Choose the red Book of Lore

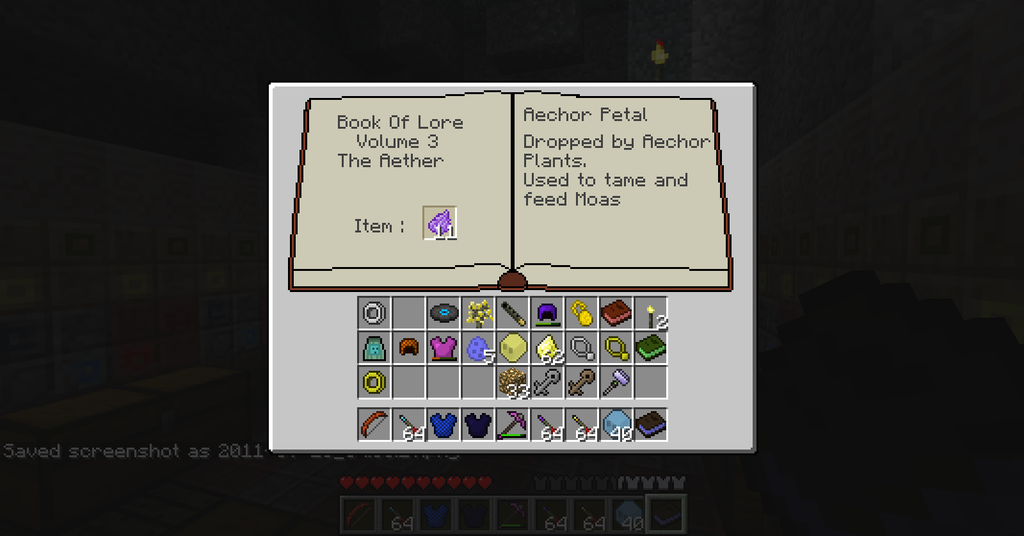coord(616,313)
